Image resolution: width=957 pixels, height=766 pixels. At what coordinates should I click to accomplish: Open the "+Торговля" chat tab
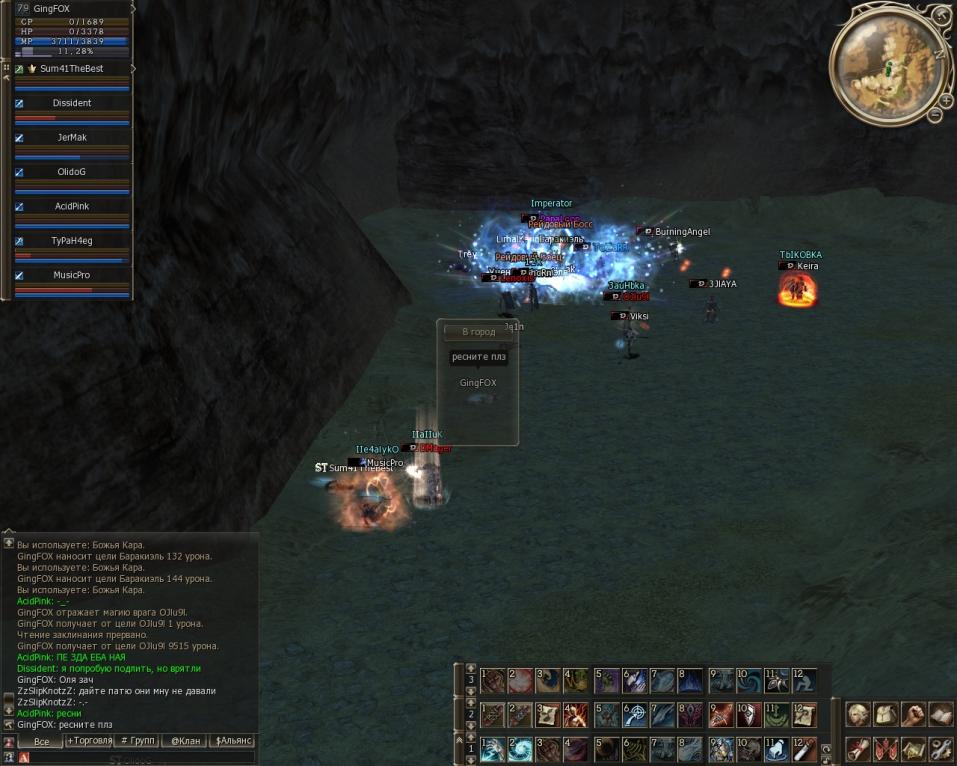tap(89, 741)
